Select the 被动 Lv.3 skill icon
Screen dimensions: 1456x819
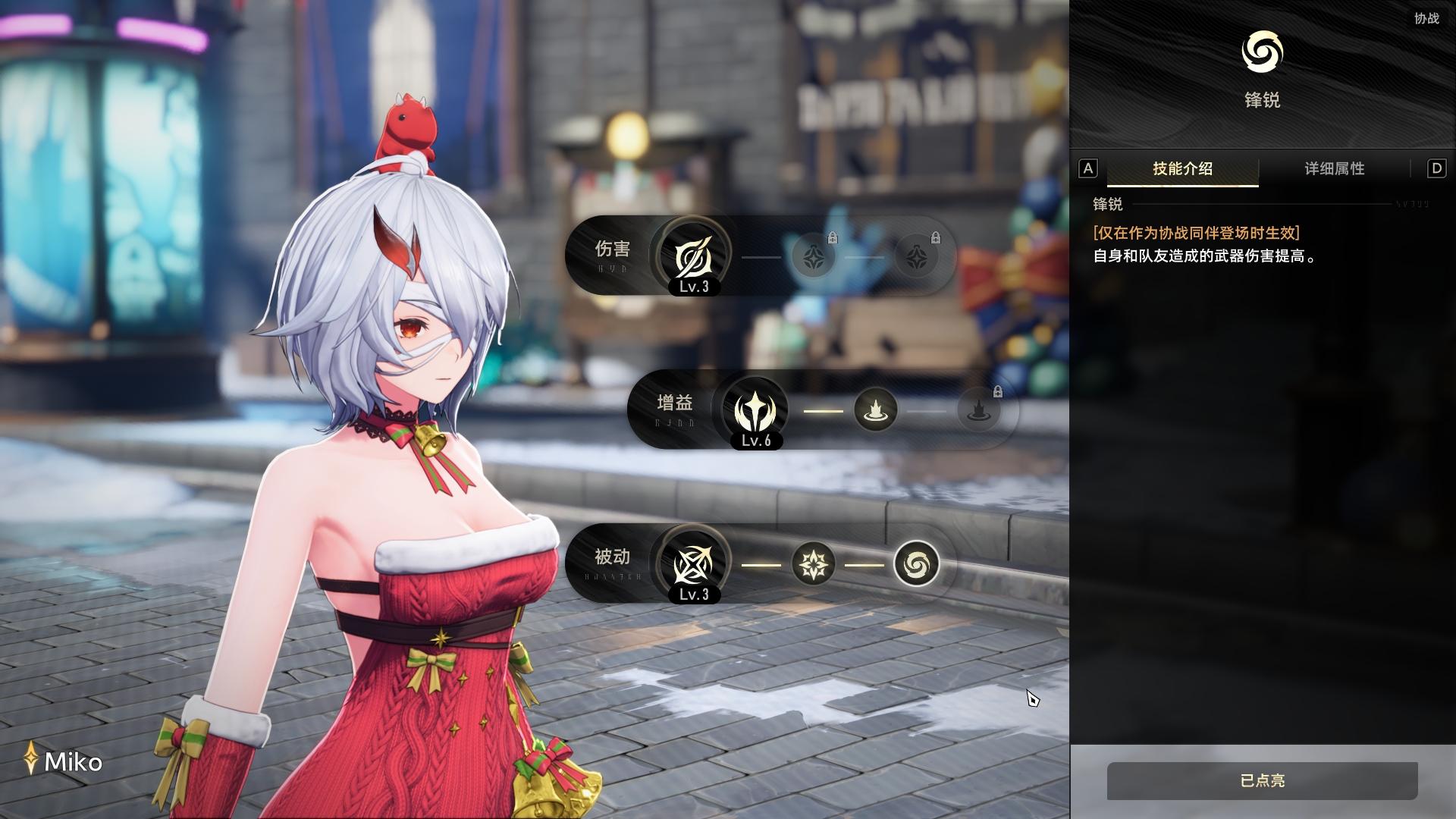point(693,564)
